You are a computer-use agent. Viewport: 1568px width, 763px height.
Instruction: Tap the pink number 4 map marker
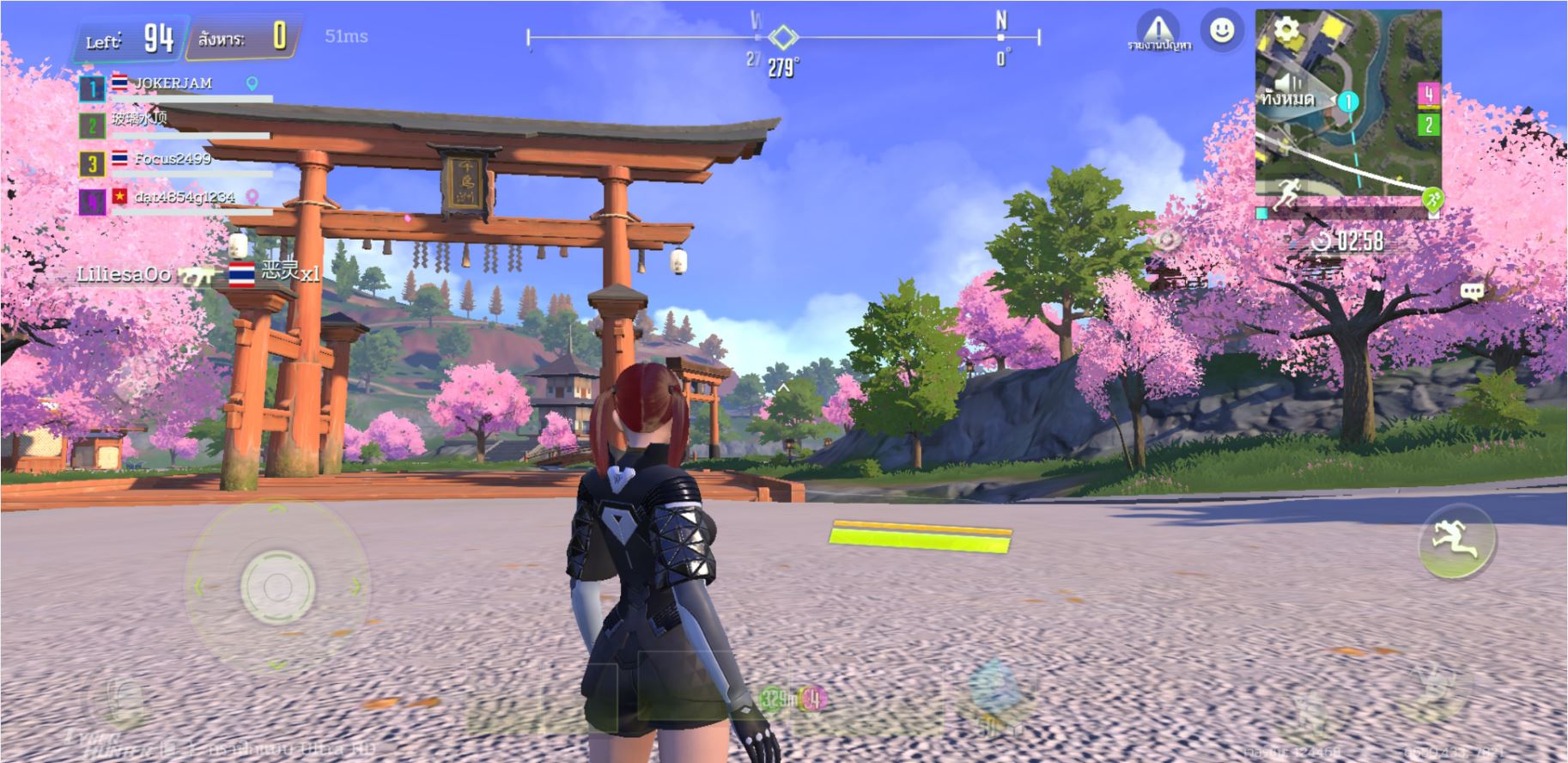[1428, 95]
